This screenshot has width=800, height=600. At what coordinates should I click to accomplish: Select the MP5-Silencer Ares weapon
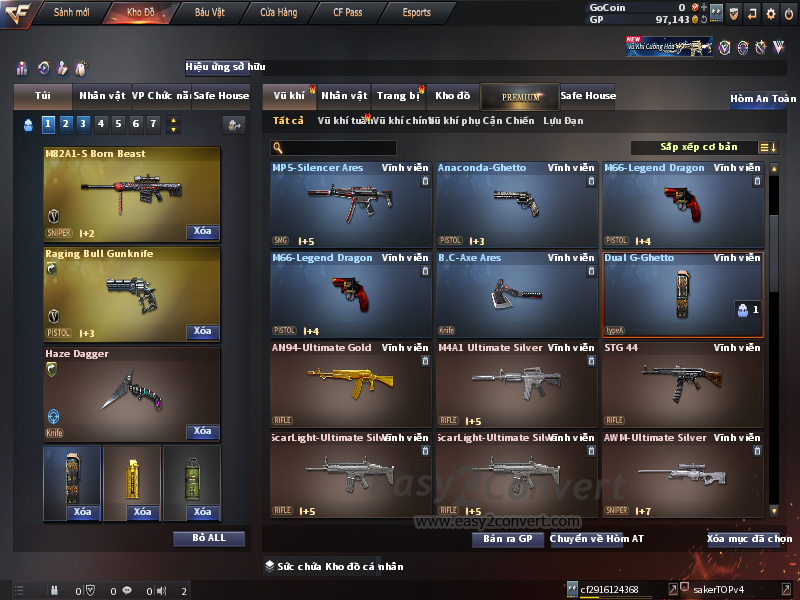tap(351, 205)
